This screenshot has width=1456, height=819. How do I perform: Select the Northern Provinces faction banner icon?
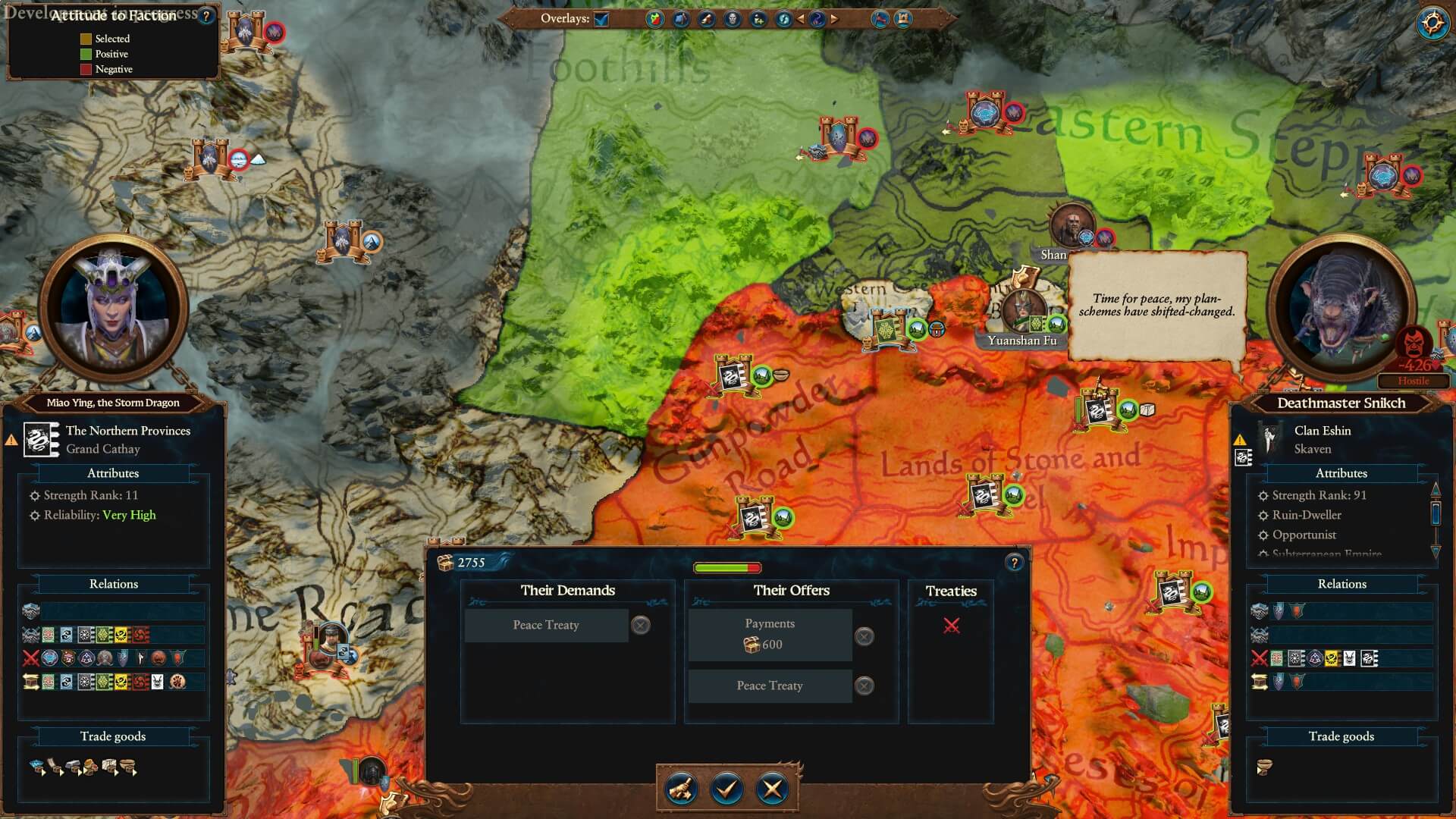coord(42,440)
